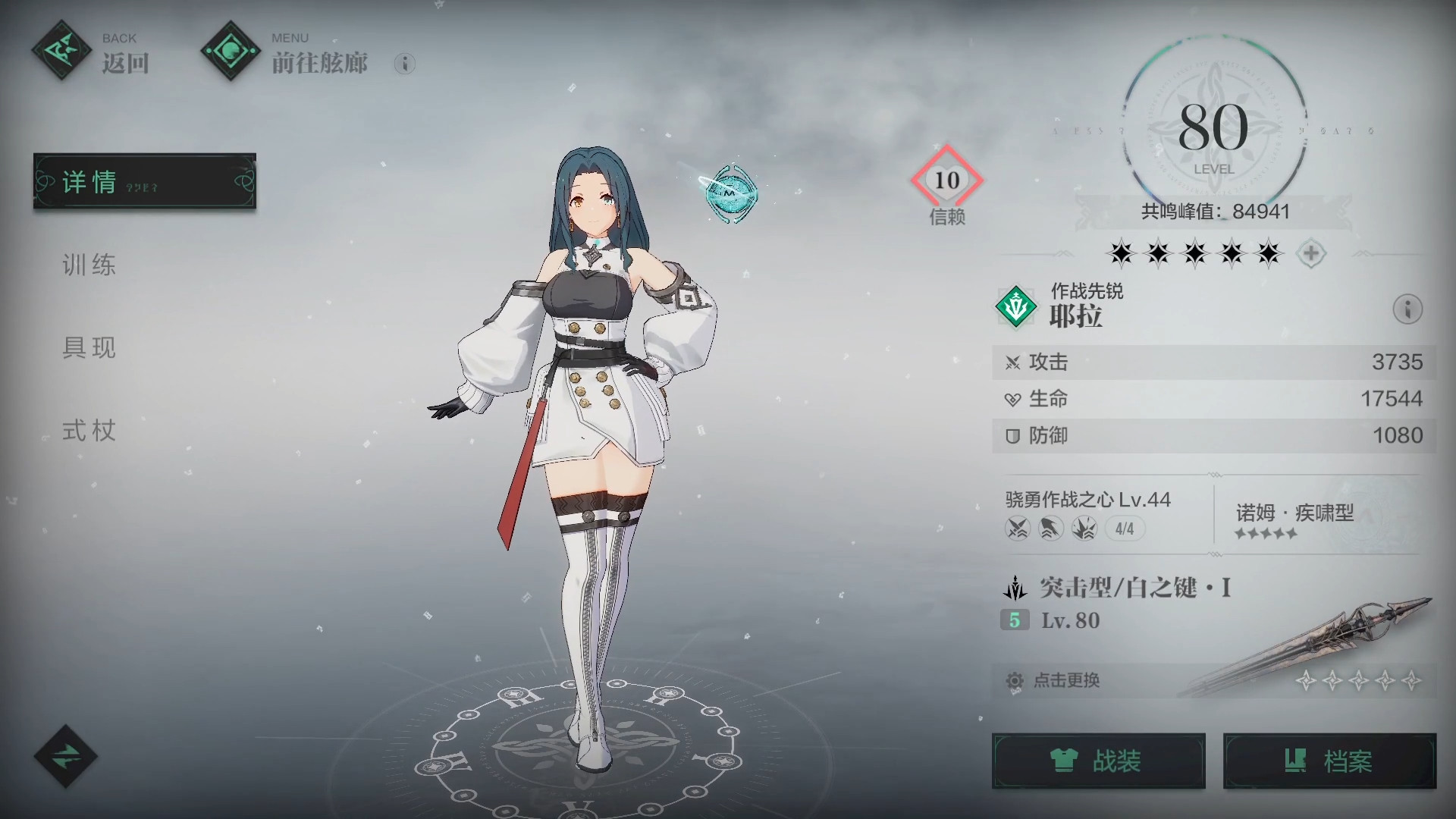Tap the teal floating orb companion icon

tap(729, 193)
